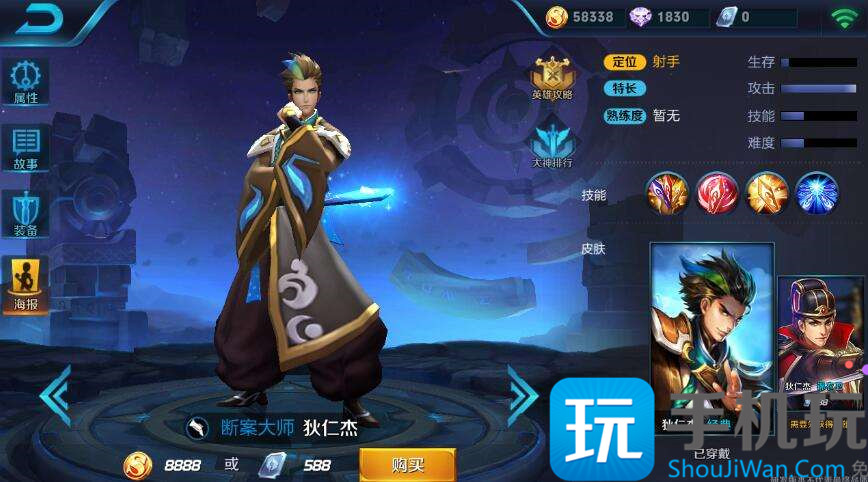Select the 海报 poster tab
Screen dimensions: 868x482
click(26, 283)
